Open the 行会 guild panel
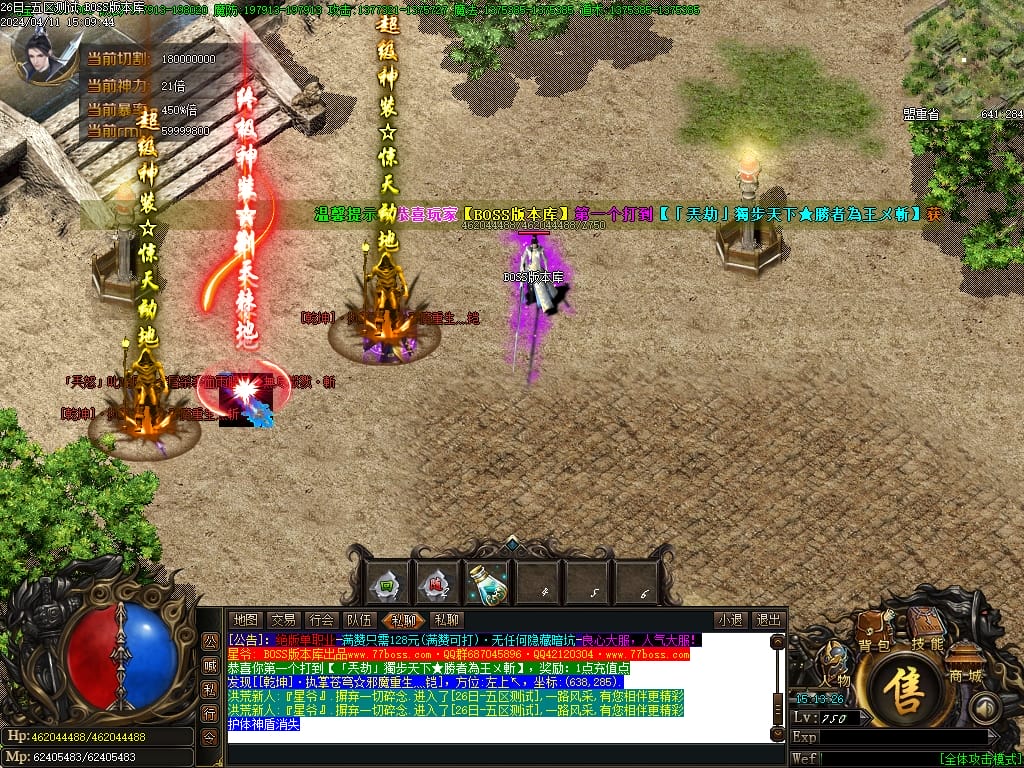The height and width of the screenshot is (768, 1024). 321,620
